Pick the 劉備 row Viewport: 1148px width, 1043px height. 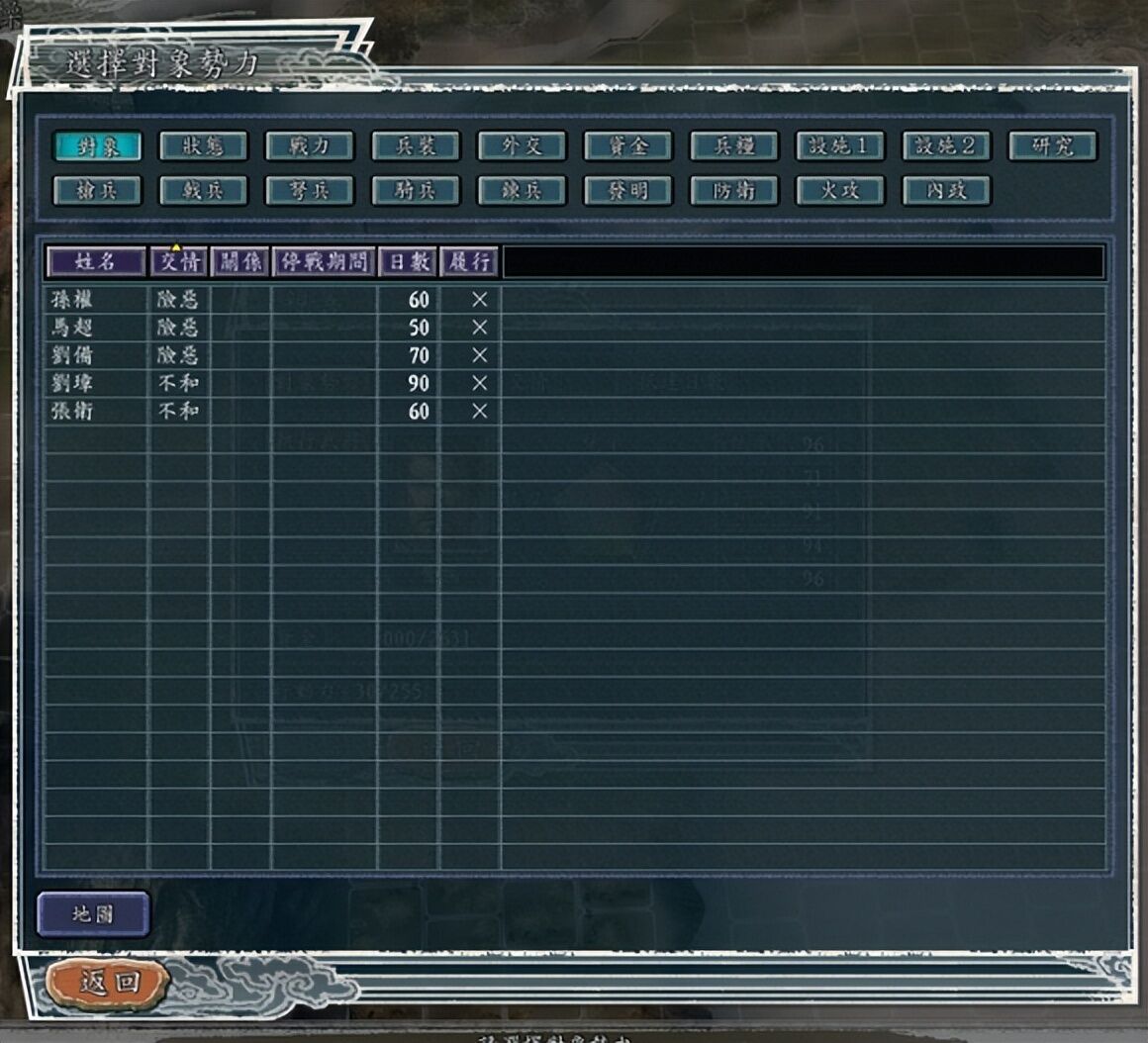pyautogui.click(x=71, y=355)
